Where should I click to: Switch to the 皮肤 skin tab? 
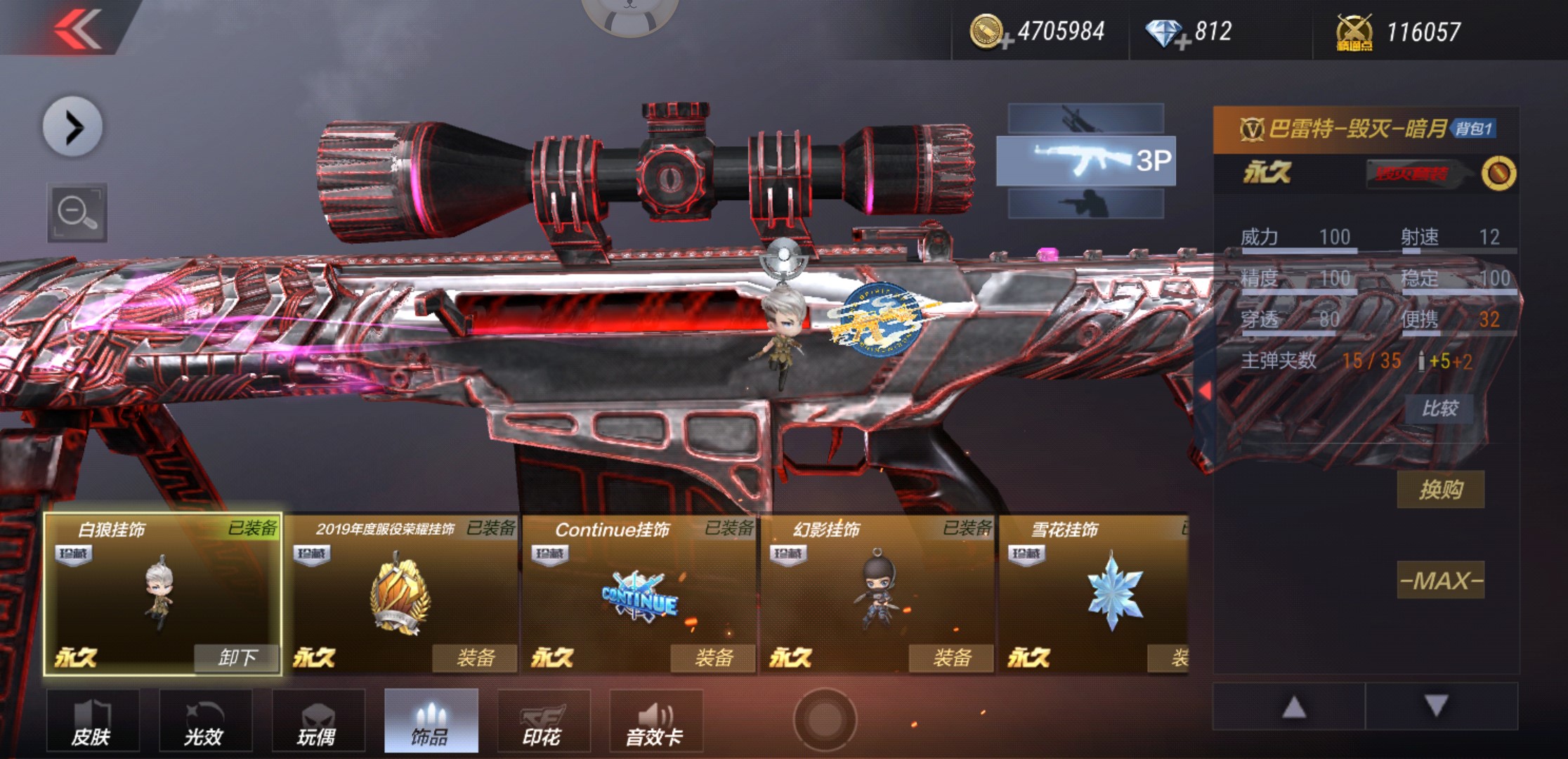pyautogui.click(x=93, y=720)
